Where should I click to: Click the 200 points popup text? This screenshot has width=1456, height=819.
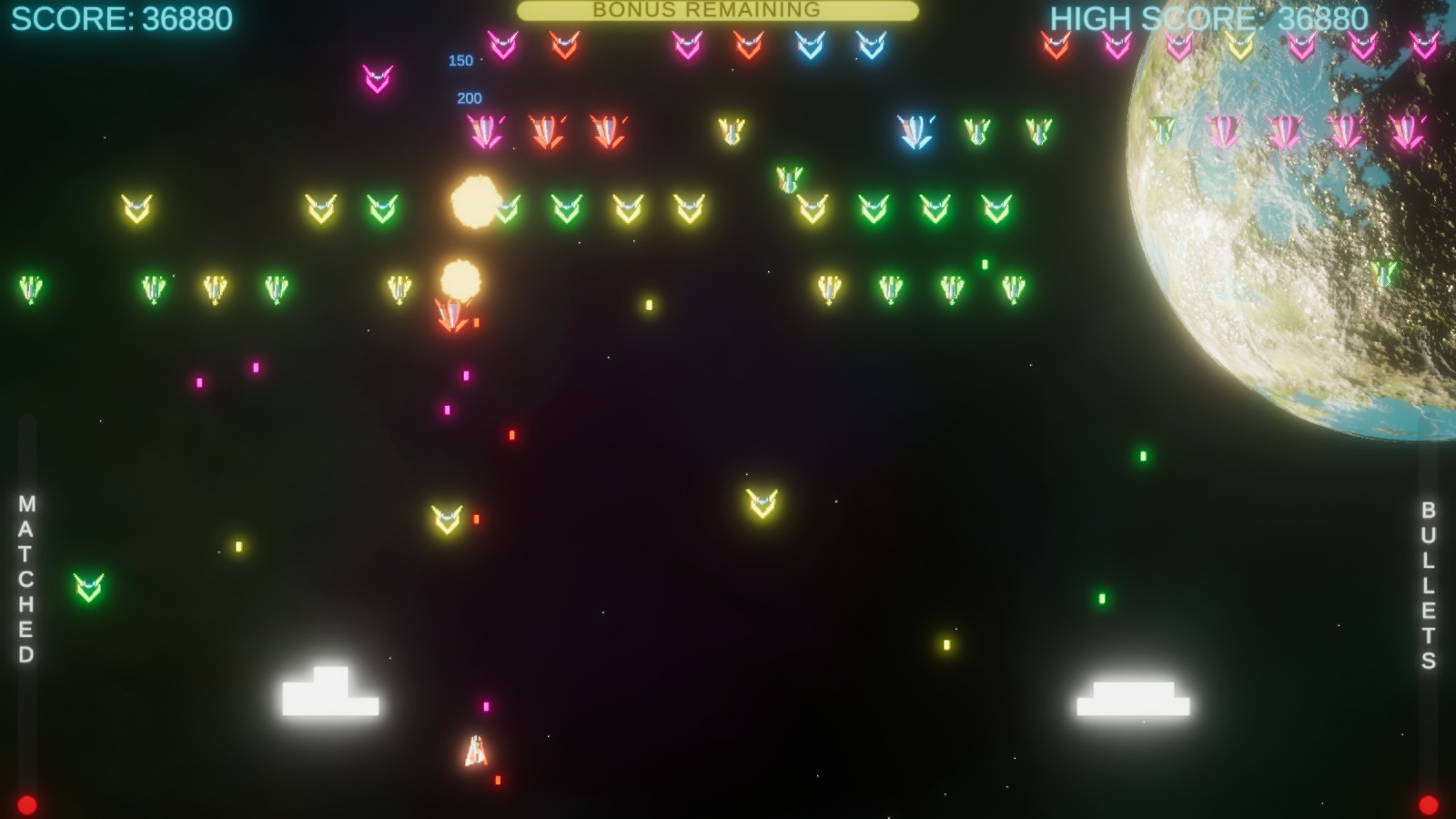(x=470, y=97)
